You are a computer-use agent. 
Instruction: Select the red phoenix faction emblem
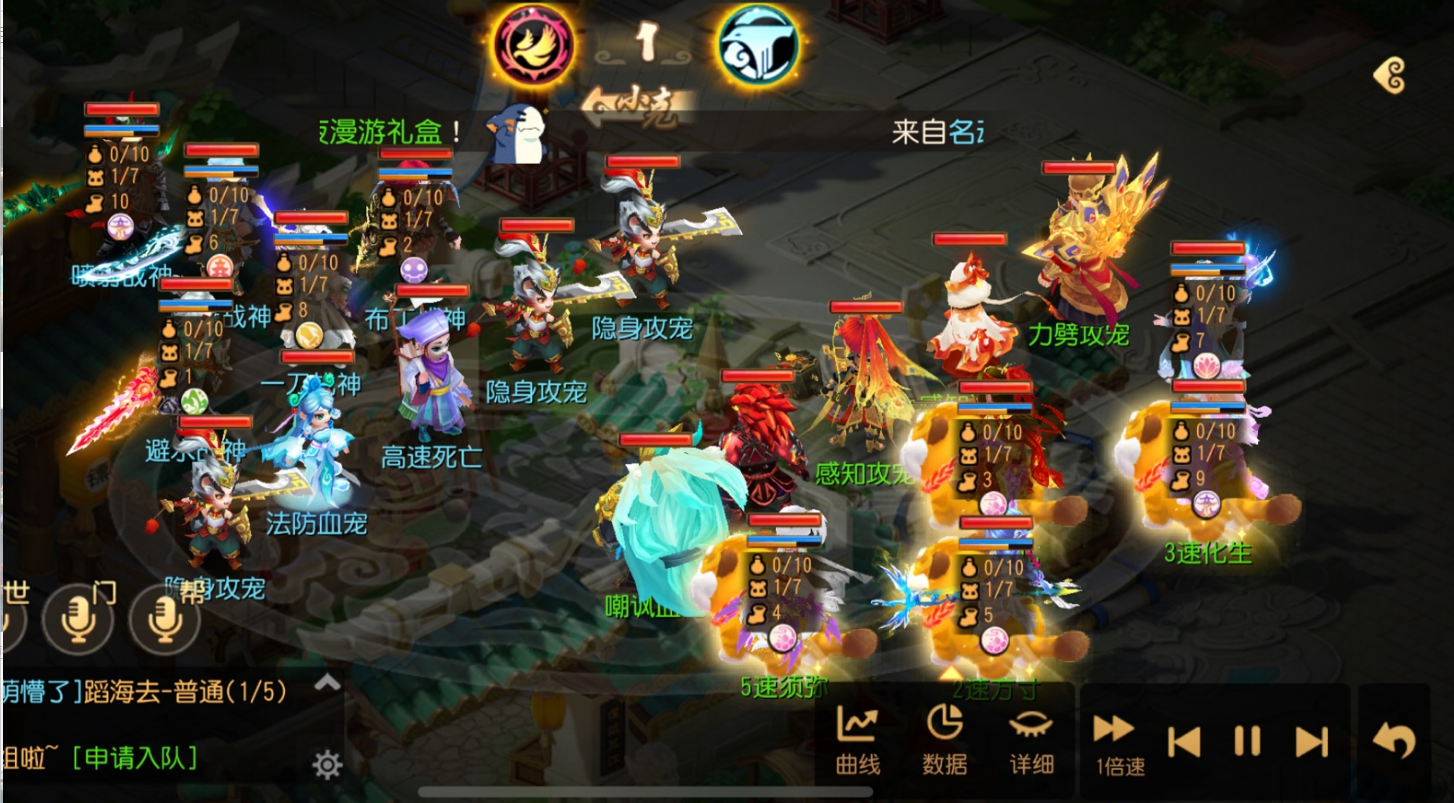tap(533, 44)
